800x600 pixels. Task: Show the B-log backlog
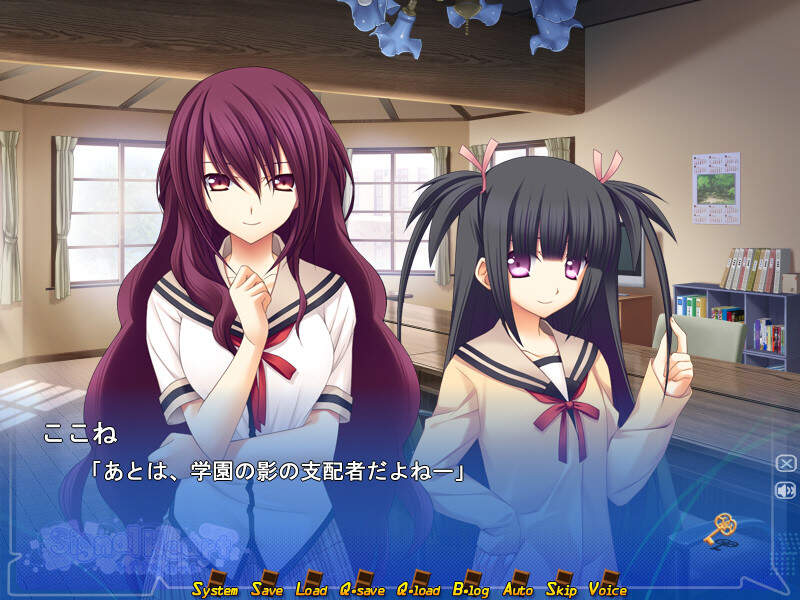[x=472, y=587]
